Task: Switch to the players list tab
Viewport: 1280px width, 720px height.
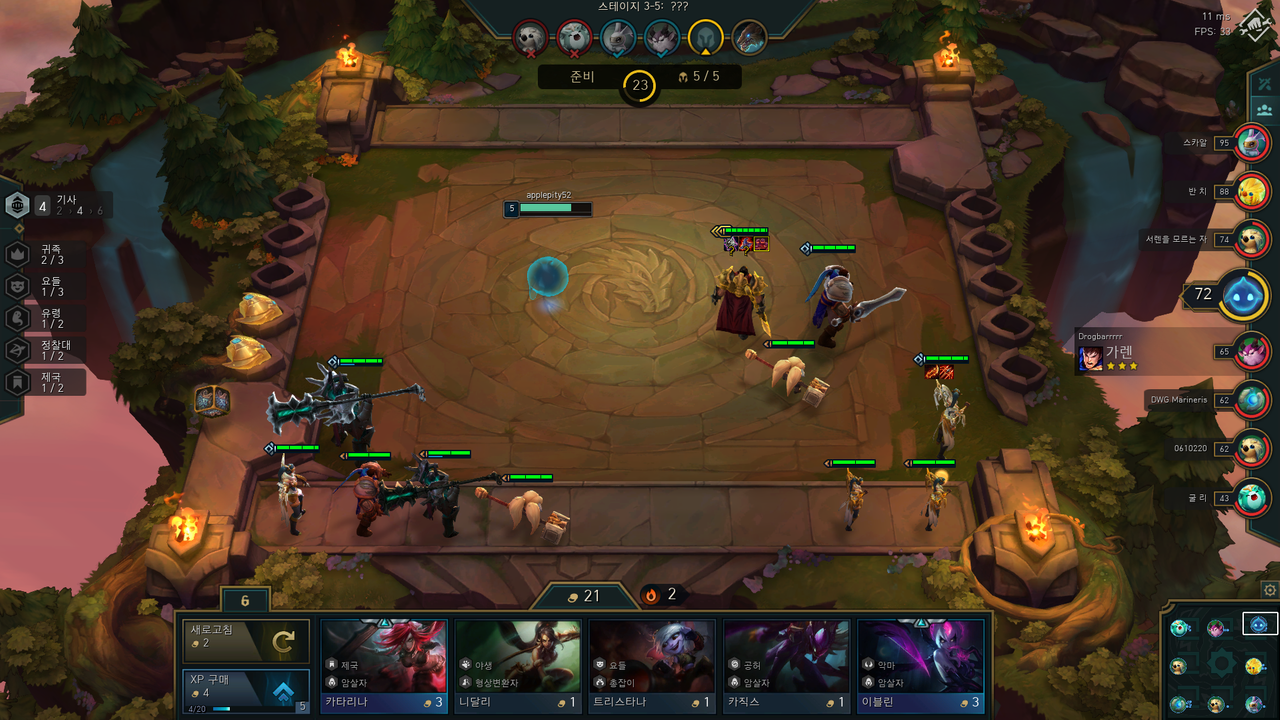Action: [1266, 110]
